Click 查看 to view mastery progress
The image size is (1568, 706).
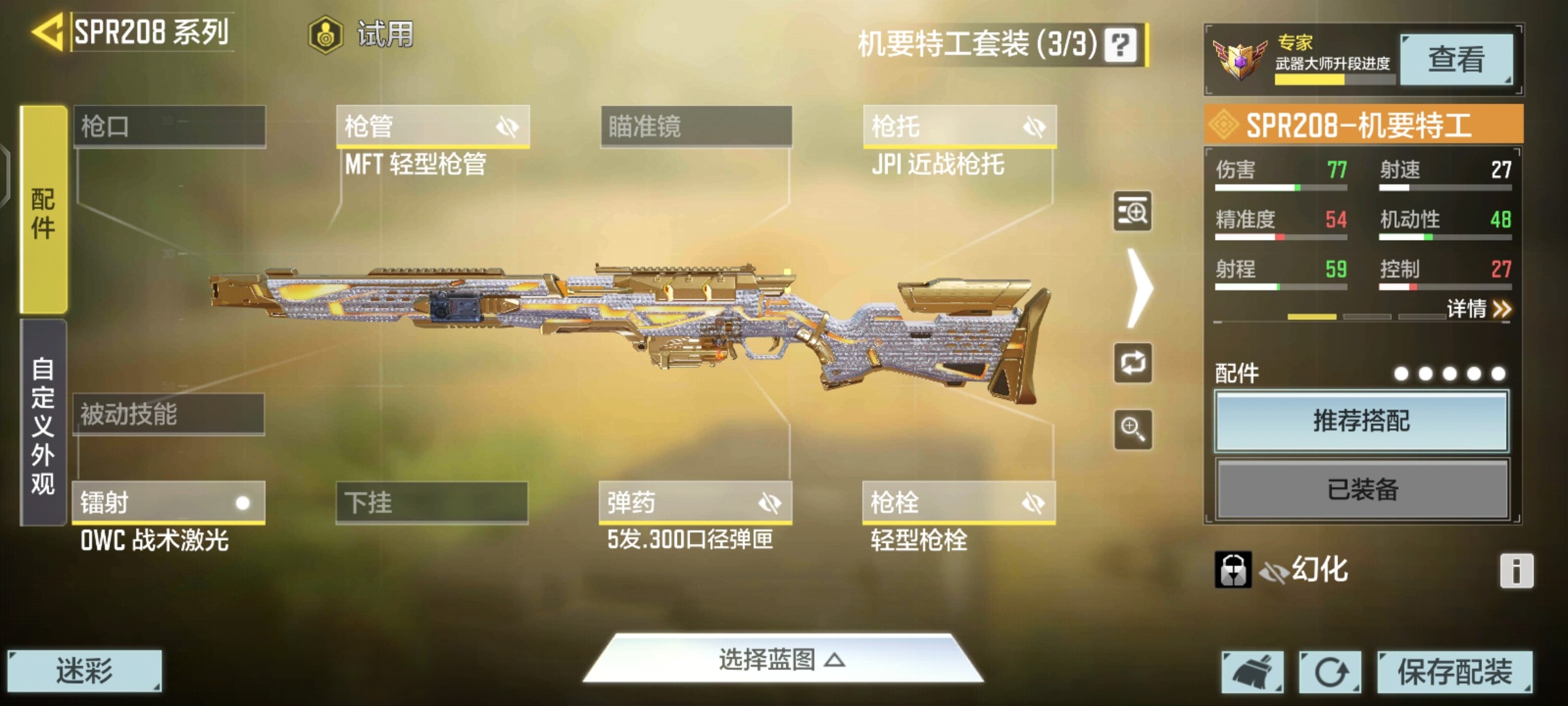pos(1456,59)
